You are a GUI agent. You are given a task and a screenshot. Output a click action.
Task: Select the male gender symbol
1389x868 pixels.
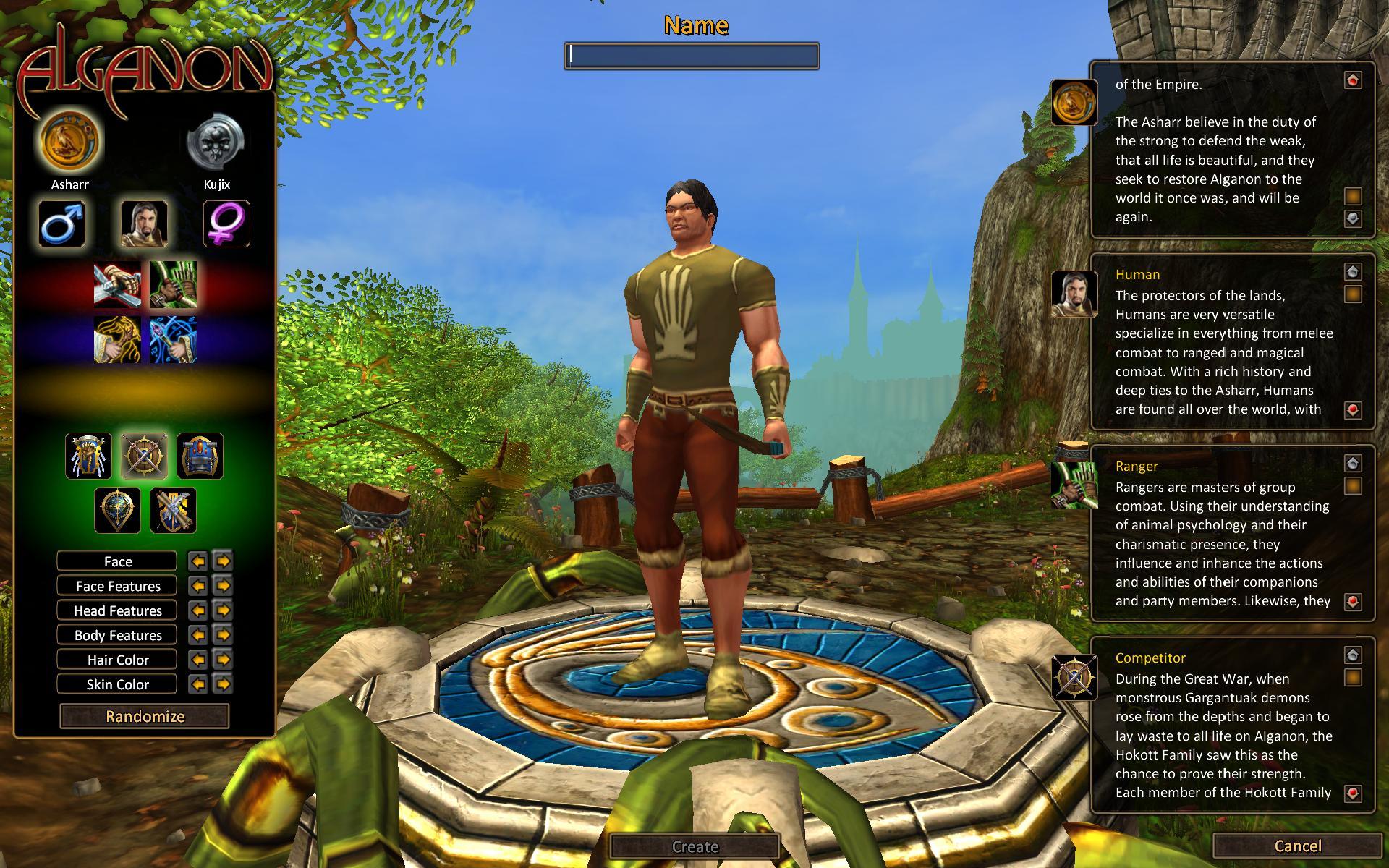[62, 224]
